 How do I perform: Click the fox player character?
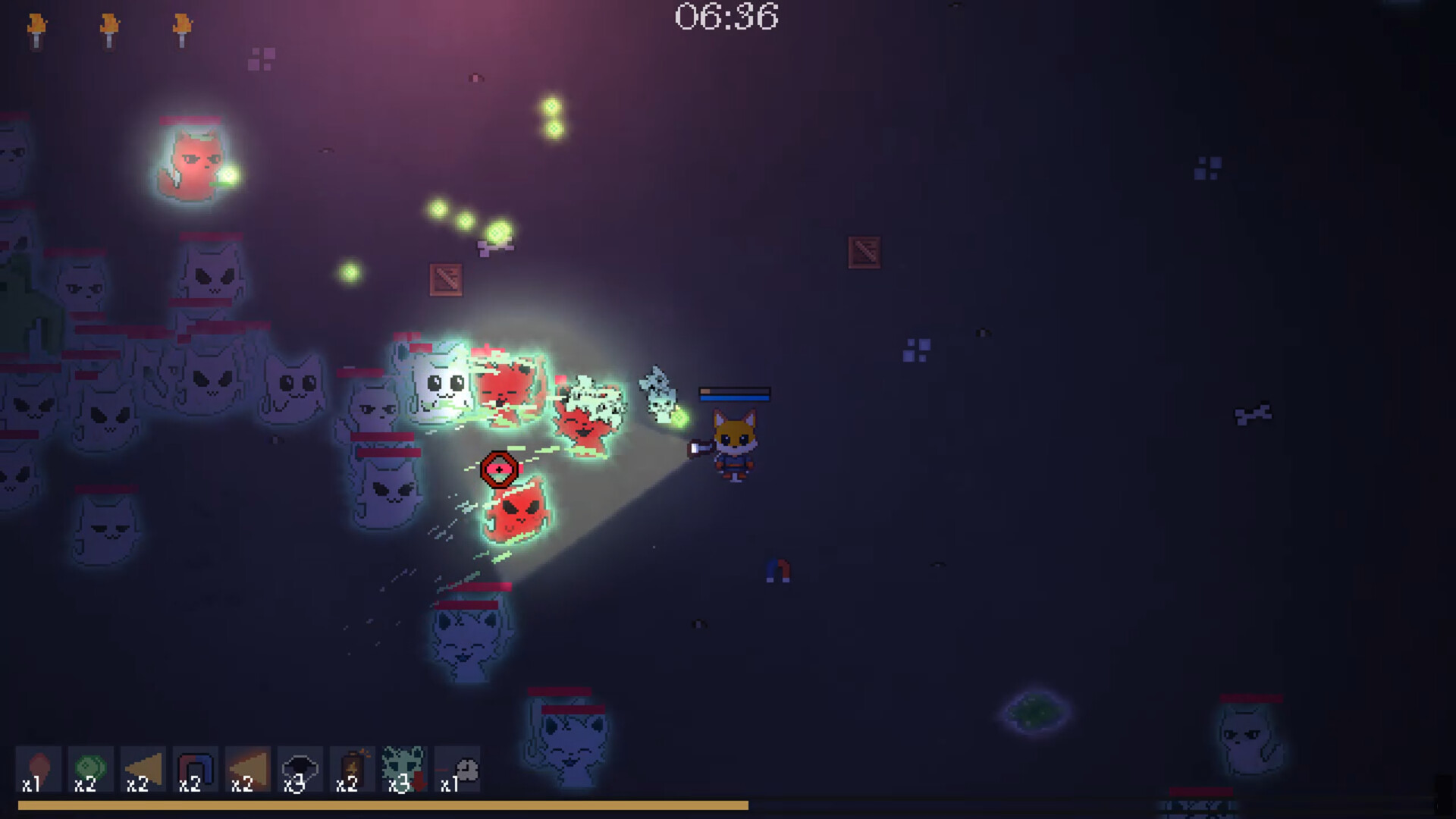coord(734,444)
